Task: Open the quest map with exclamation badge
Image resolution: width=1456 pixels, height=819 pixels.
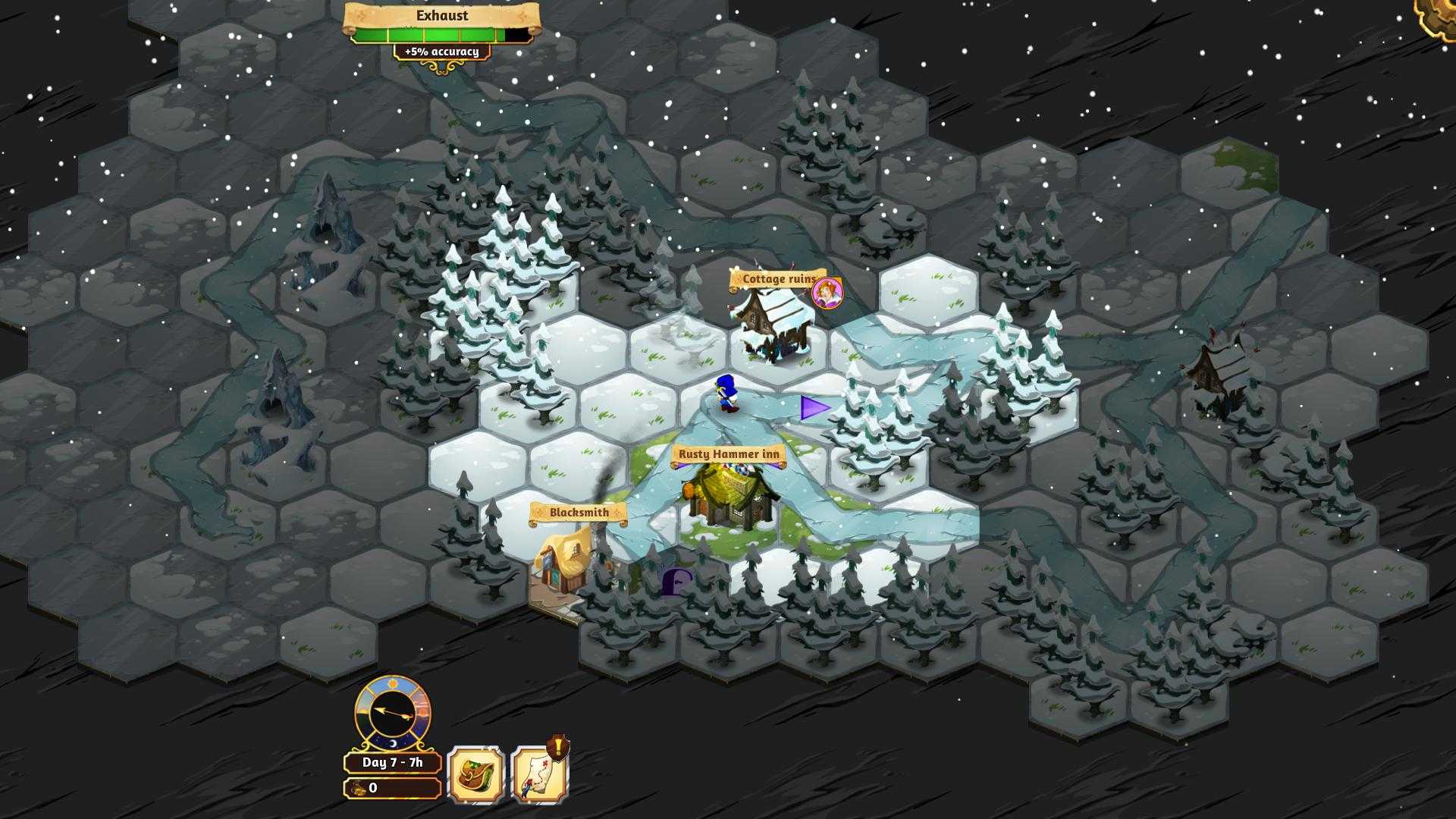Action: point(539,774)
